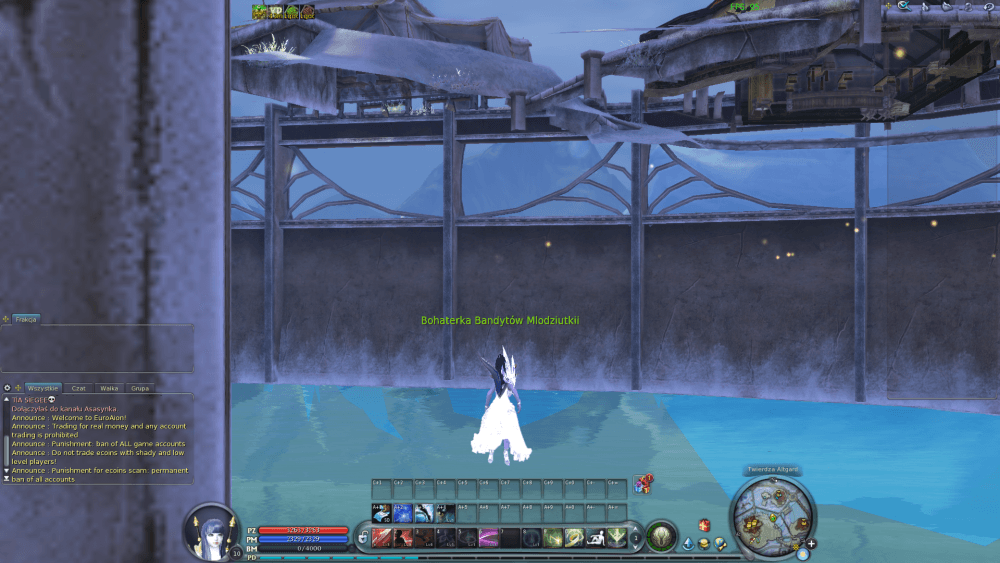The width and height of the screenshot is (1000, 563).
Task: Toggle the hotbar lock icon
Action: coord(361,538)
